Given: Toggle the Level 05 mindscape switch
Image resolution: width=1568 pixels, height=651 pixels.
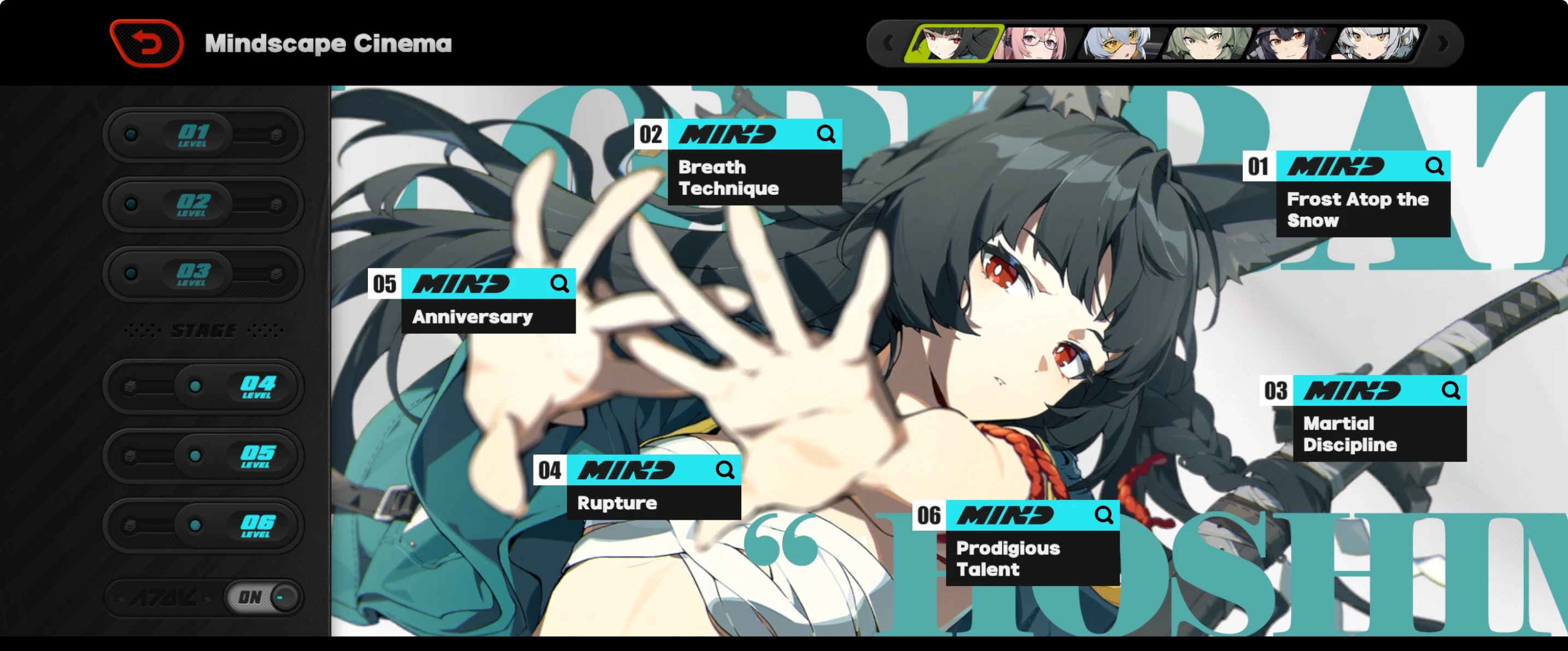Looking at the screenshot, I should 203,456.
